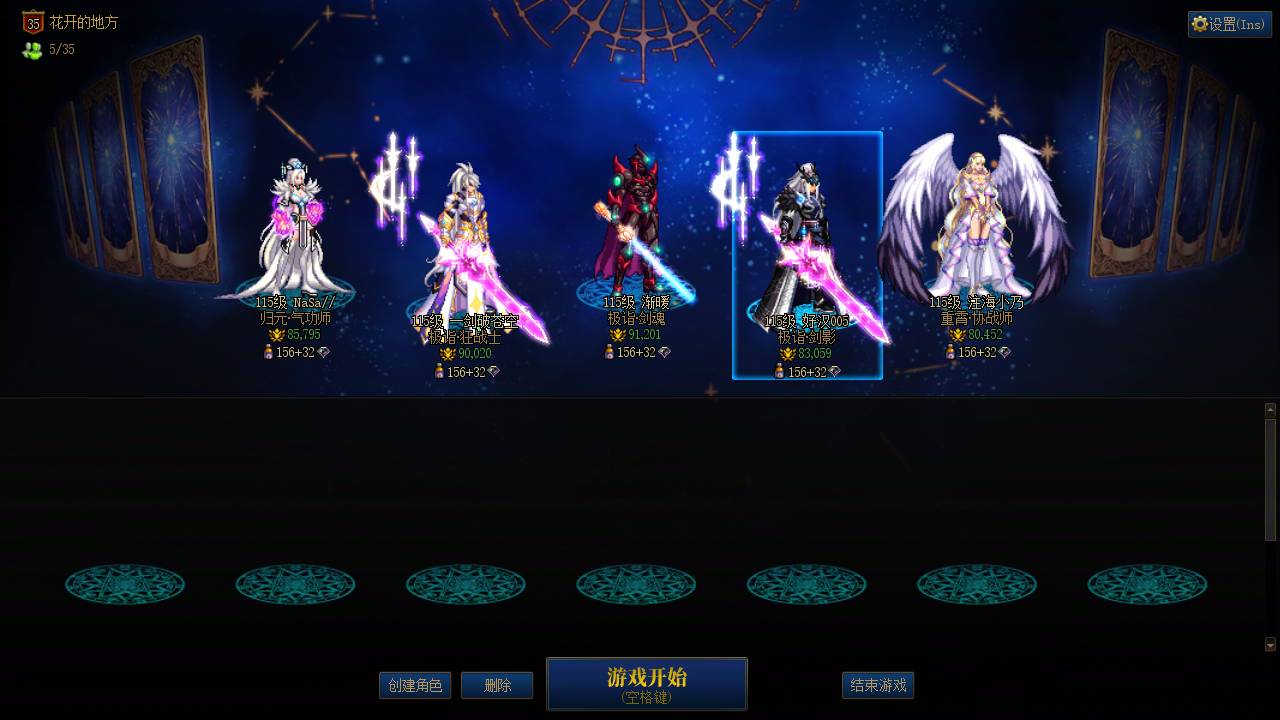The image size is (1280, 720).
Task: Click the fatigue potion icon under 渐暖
Action: (608, 351)
